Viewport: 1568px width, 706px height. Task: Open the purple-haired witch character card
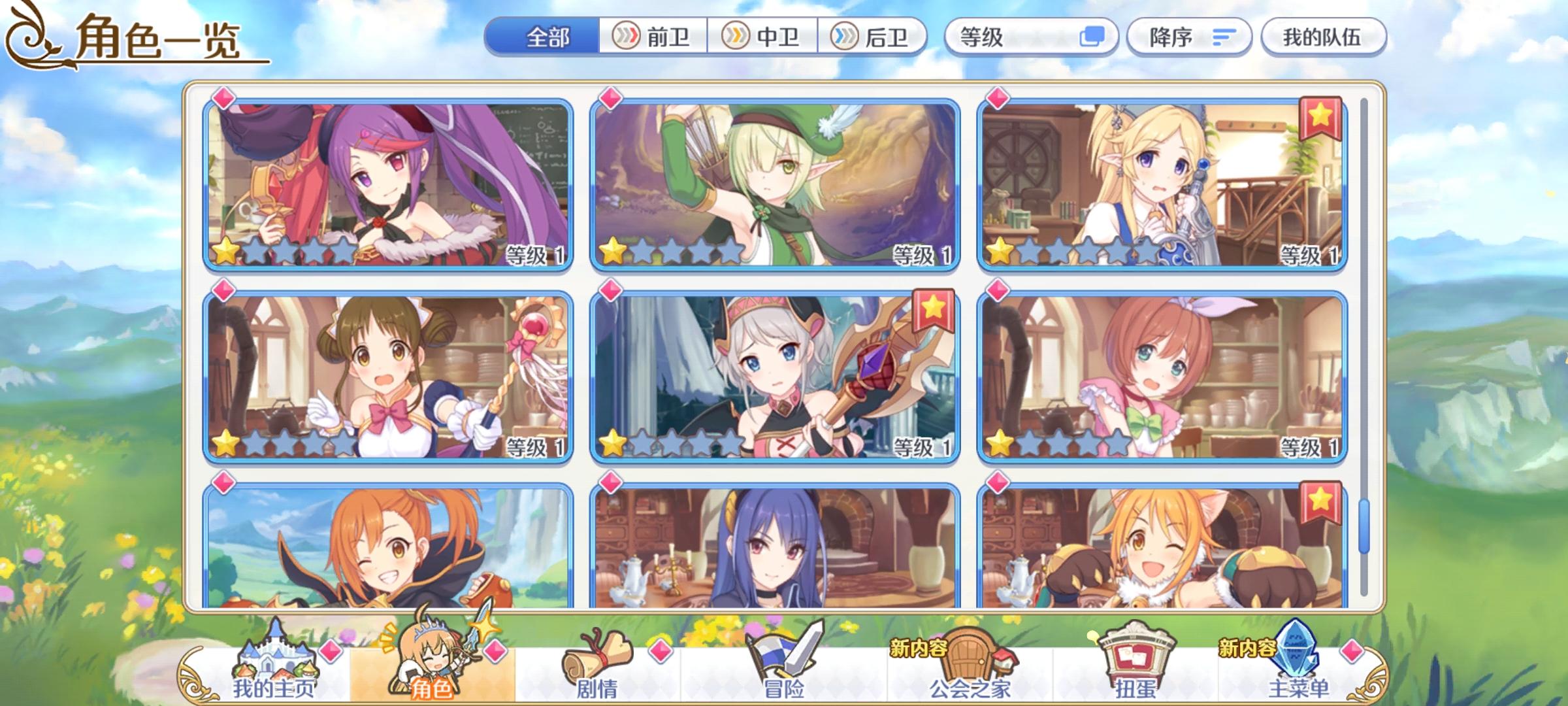point(388,183)
